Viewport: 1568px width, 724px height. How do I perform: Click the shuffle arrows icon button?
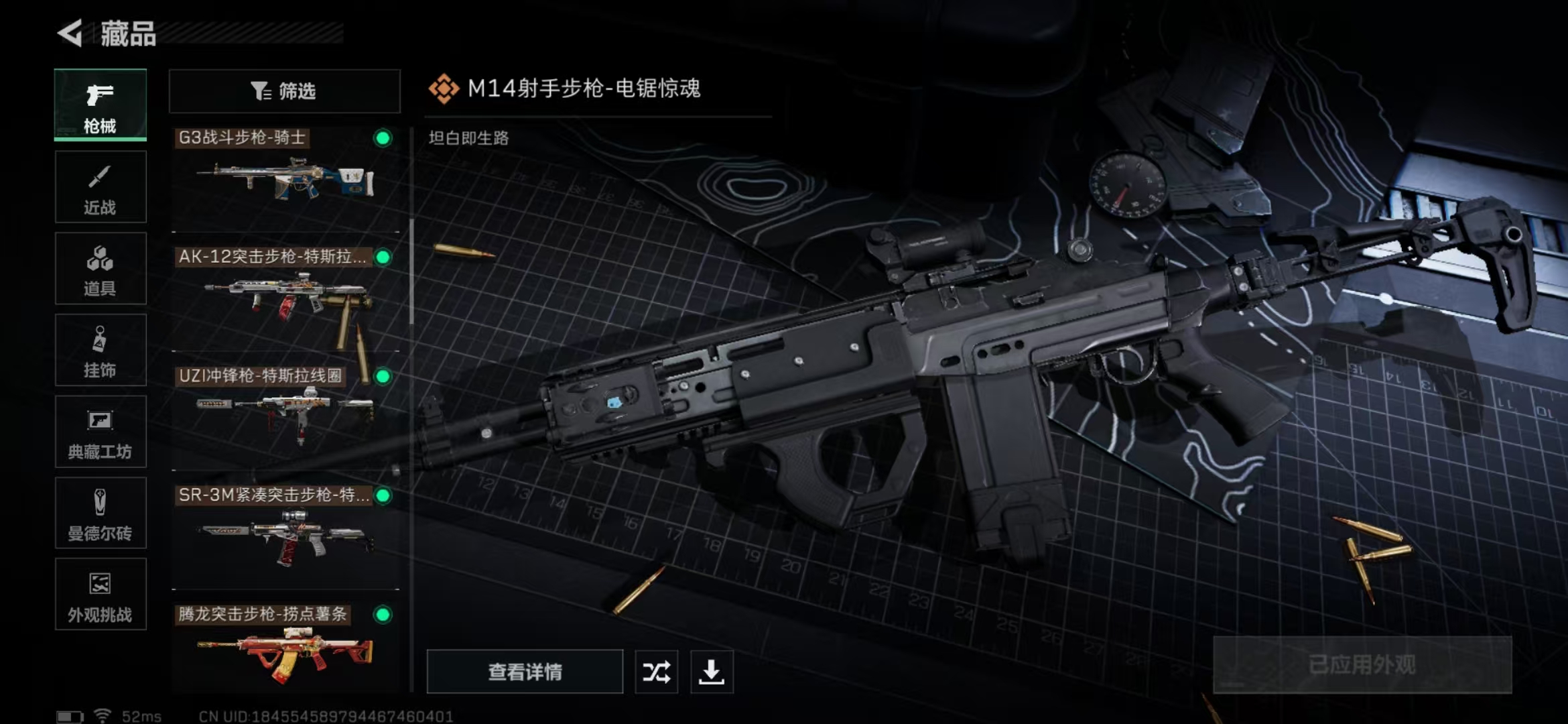(x=656, y=672)
